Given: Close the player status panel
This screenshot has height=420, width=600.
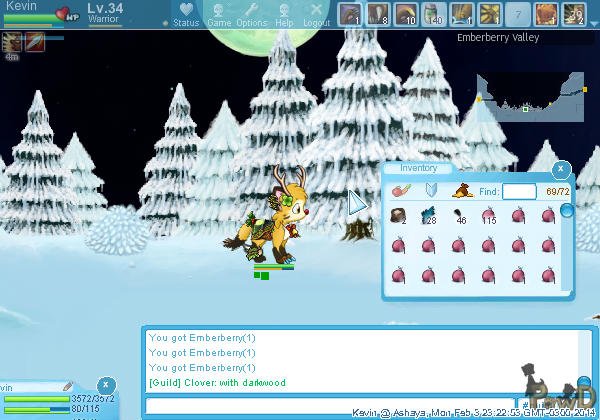Looking at the screenshot, I should coord(106,386).
